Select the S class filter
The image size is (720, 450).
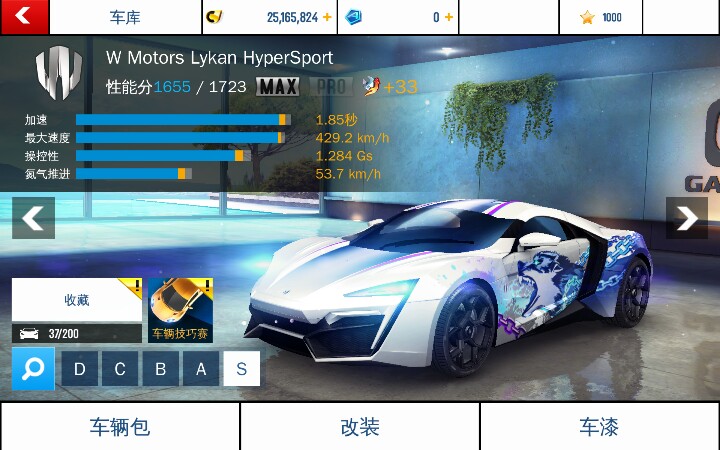pyautogui.click(x=241, y=370)
